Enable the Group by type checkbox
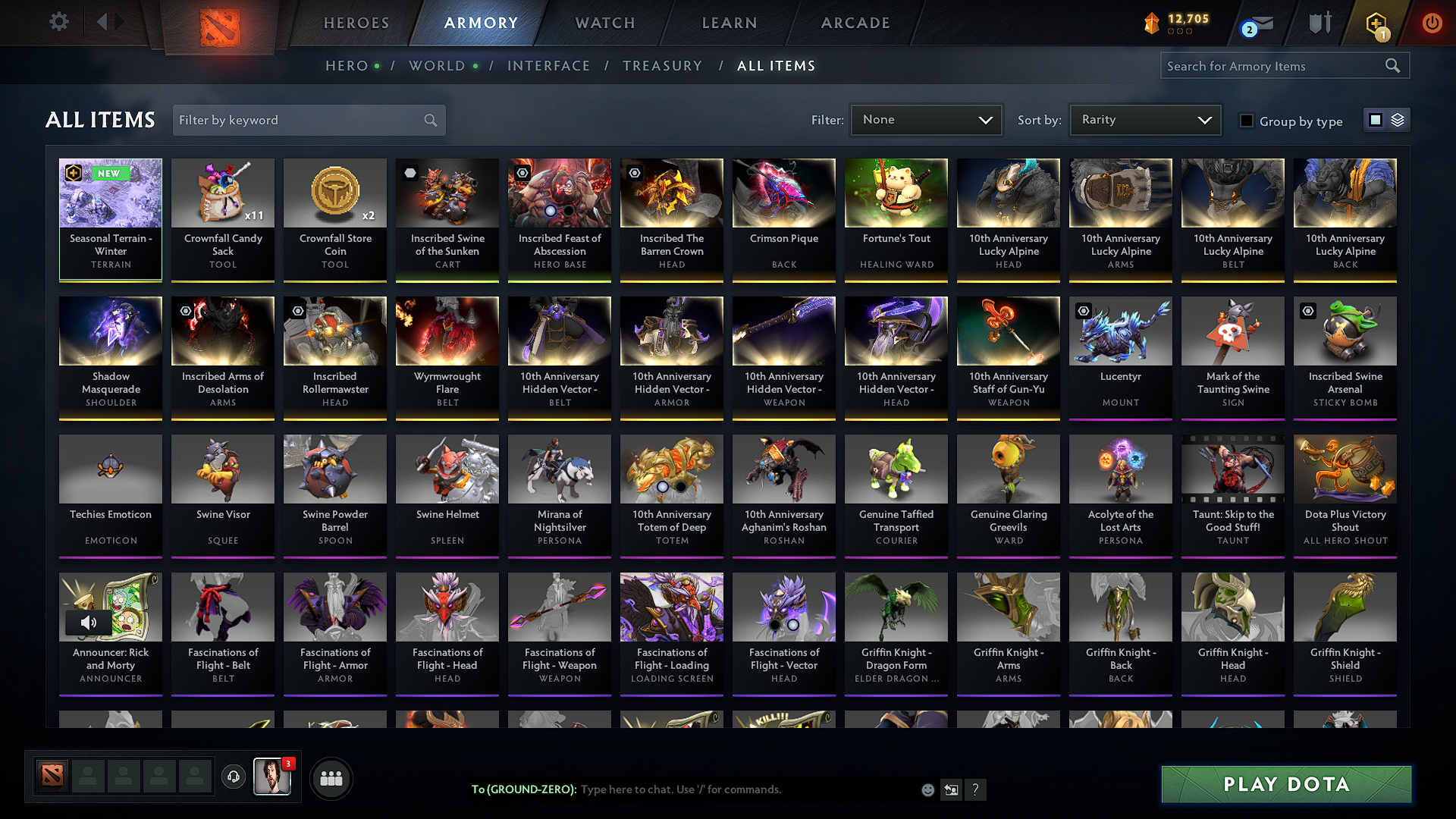This screenshot has height=819, width=1456. point(1247,121)
